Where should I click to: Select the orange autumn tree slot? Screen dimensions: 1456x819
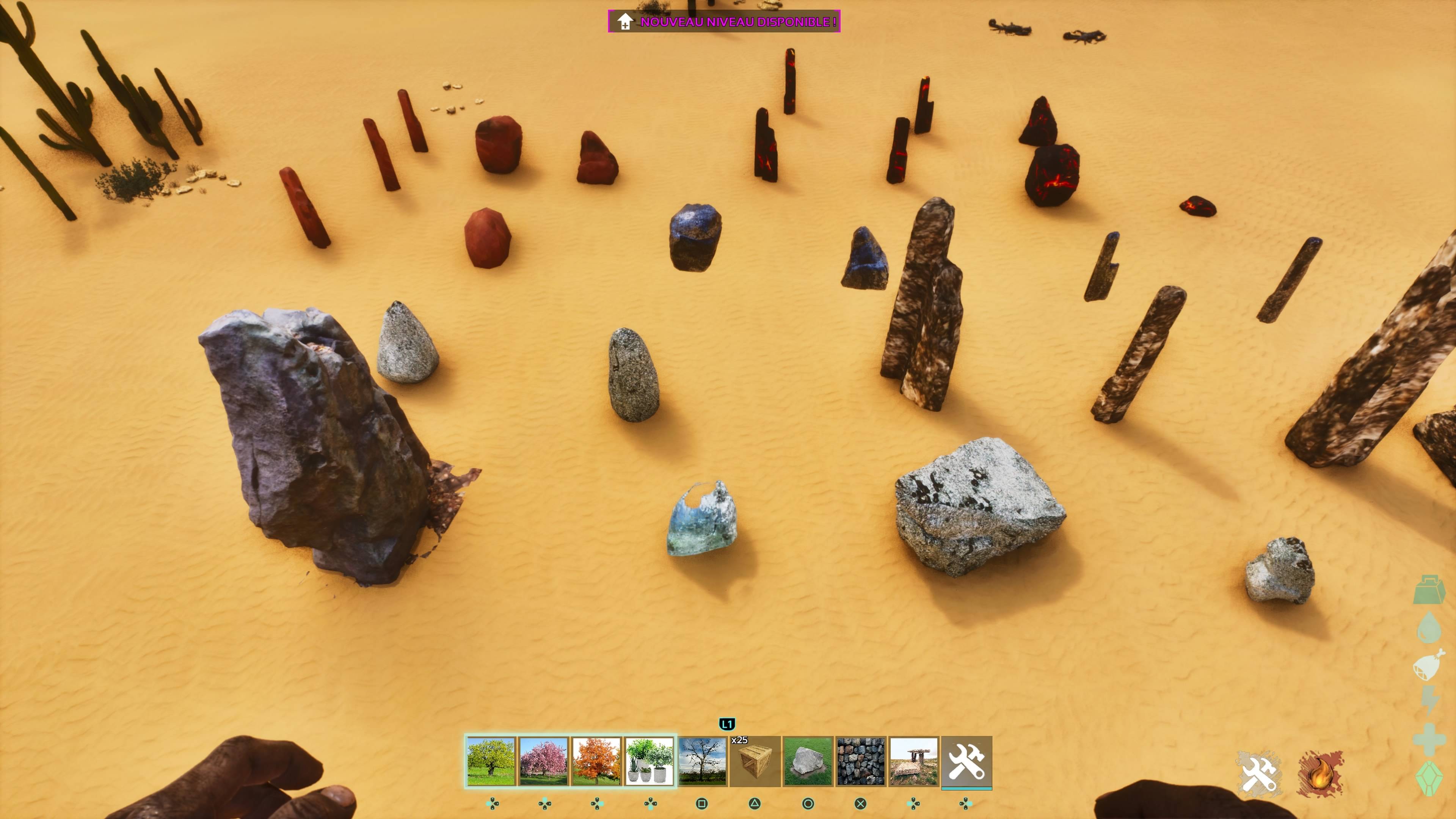(596, 761)
